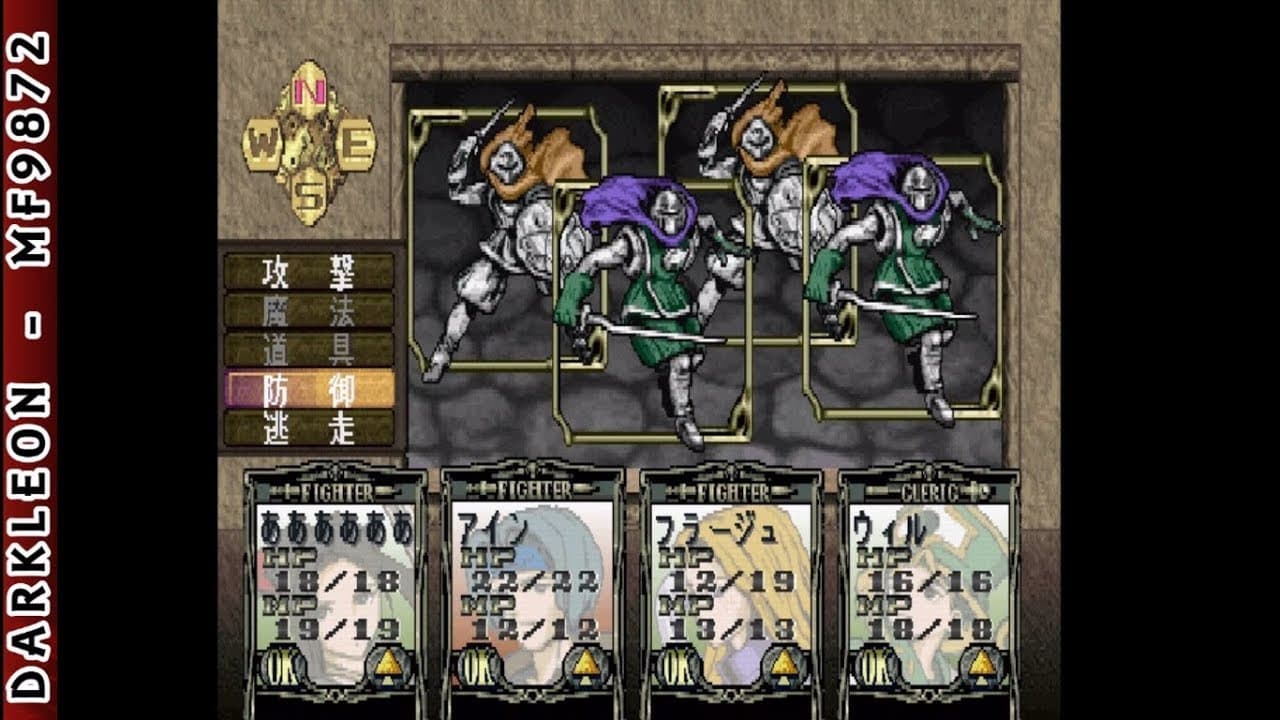Click the yellow triangle icon on ああああああ's card
Screen dimensions: 1280x720
[x=389, y=664]
